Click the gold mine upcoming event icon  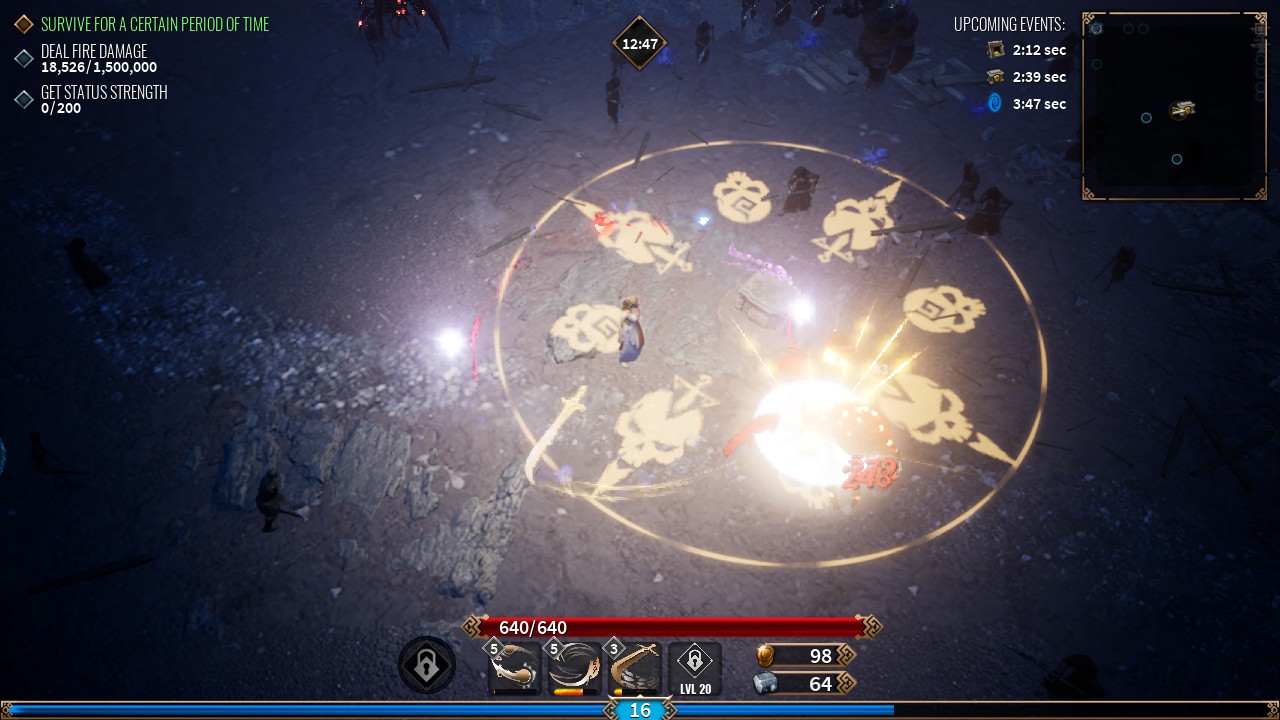click(995, 50)
